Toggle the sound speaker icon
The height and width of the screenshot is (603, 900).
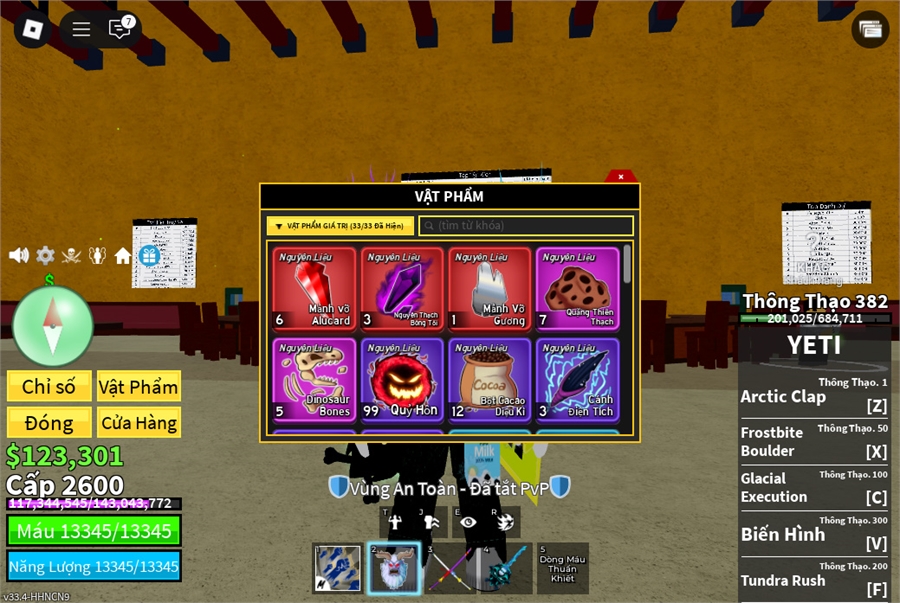coord(19,255)
